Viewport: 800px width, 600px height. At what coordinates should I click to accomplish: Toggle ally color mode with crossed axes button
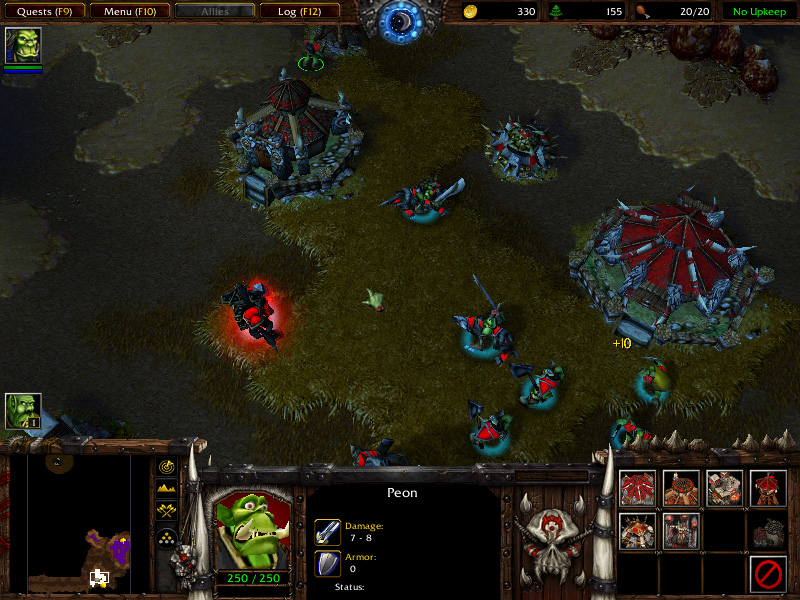point(166,512)
